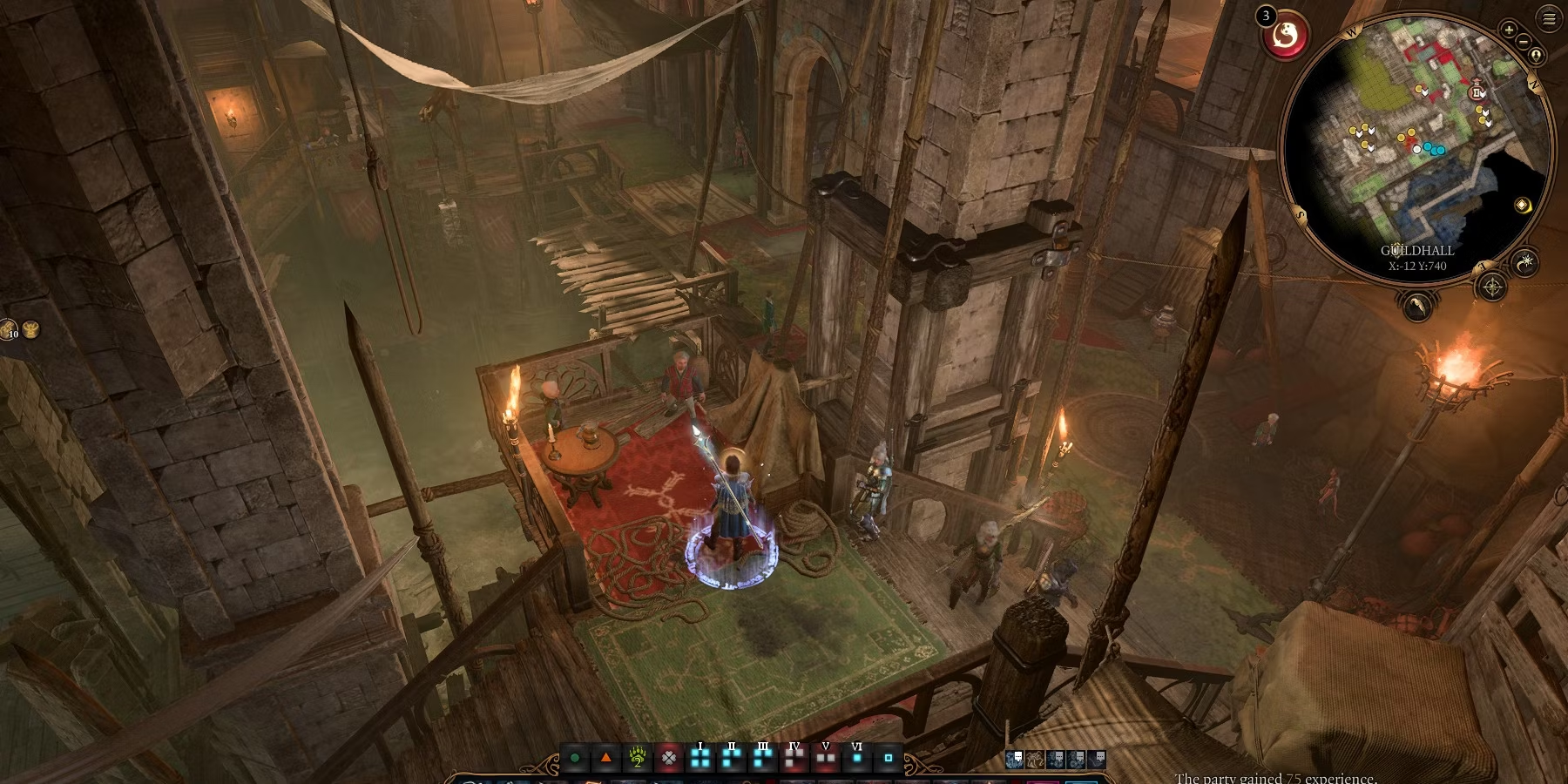1568x784 pixels.
Task: Filter by level II spell slots
Action: click(x=732, y=758)
